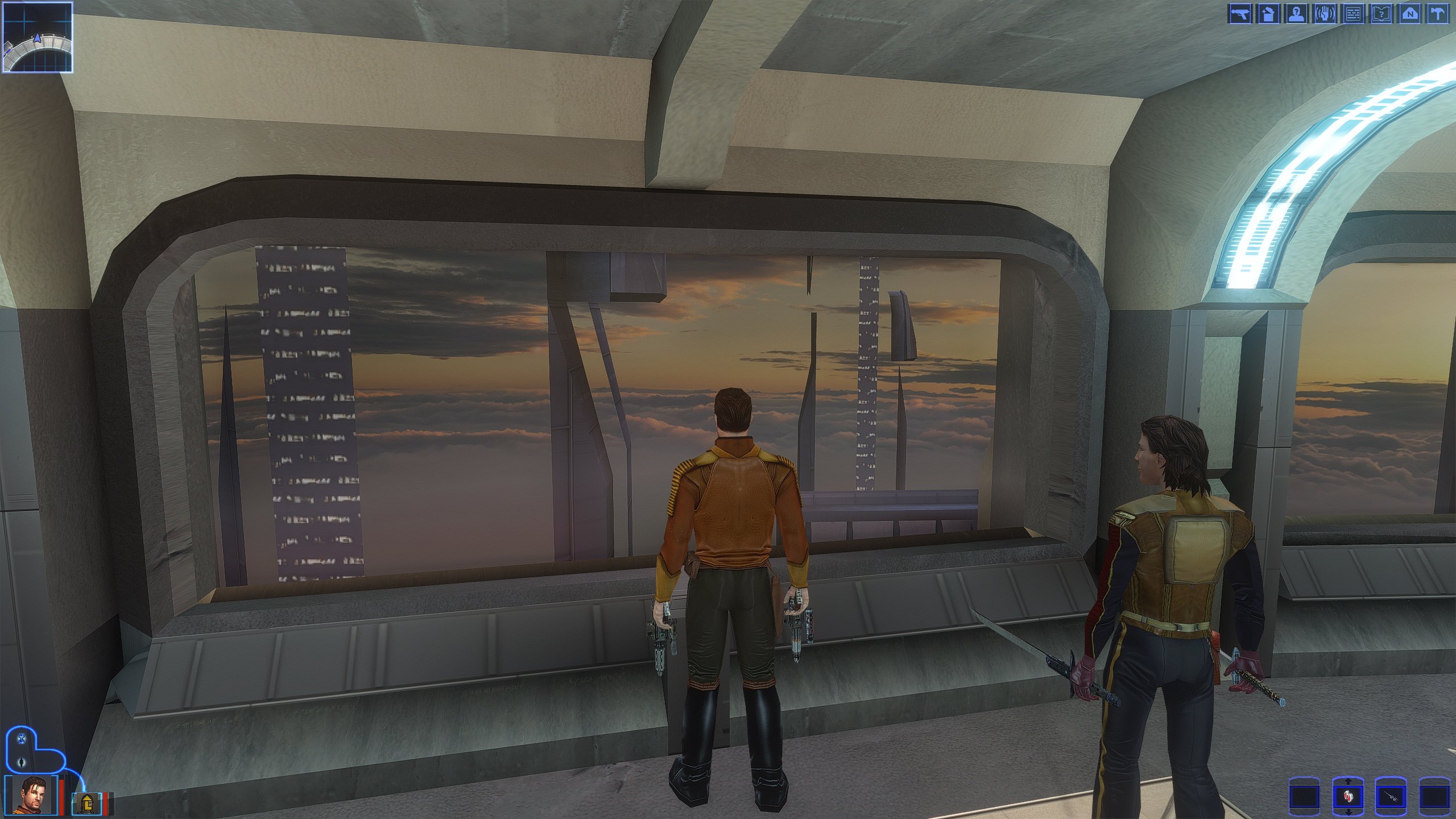1456x819 pixels.
Task: Use the medpac in the action bar
Action: [x=1347, y=797]
